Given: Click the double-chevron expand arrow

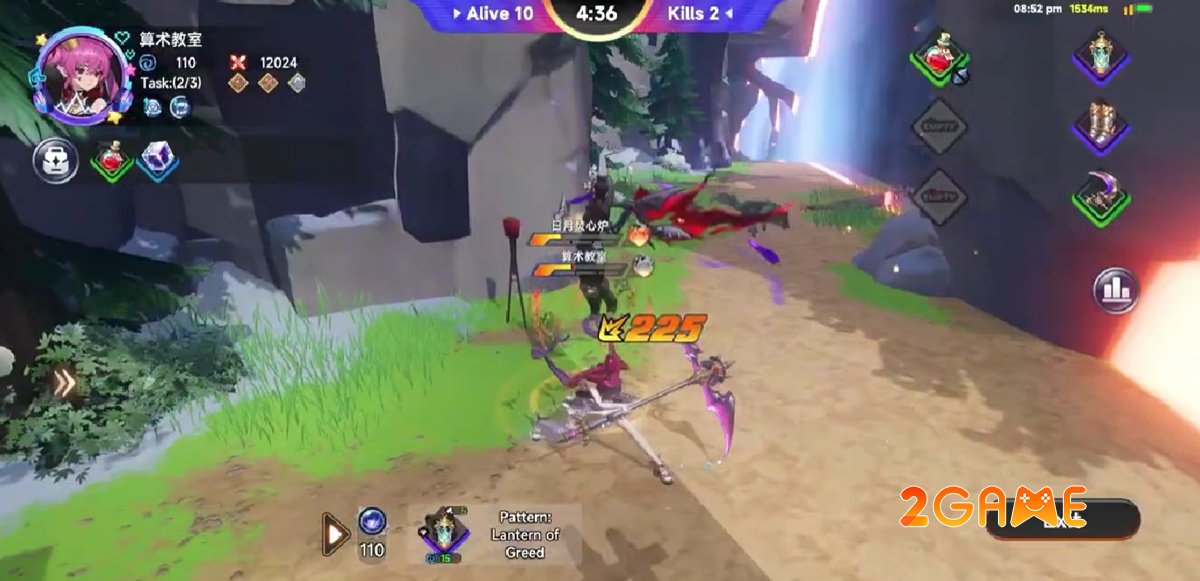Looking at the screenshot, I should click(x=65, y=383).
